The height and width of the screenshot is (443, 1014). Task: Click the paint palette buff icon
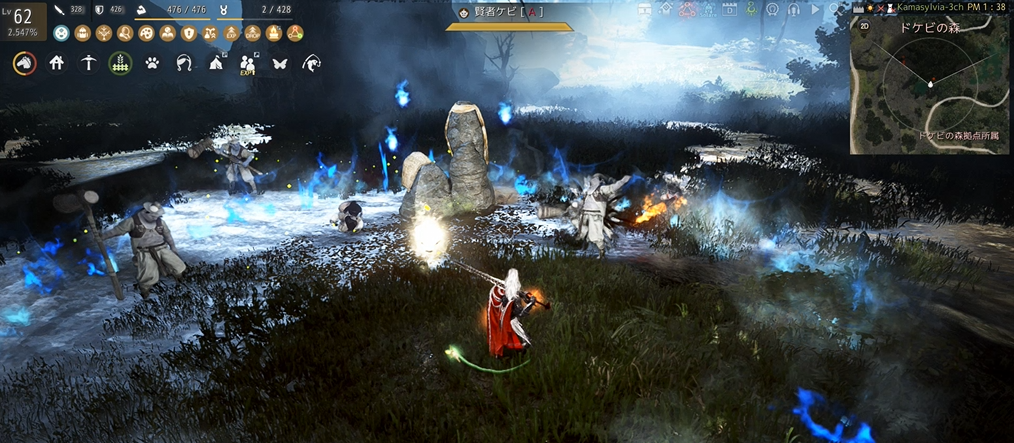pos(145,33)
